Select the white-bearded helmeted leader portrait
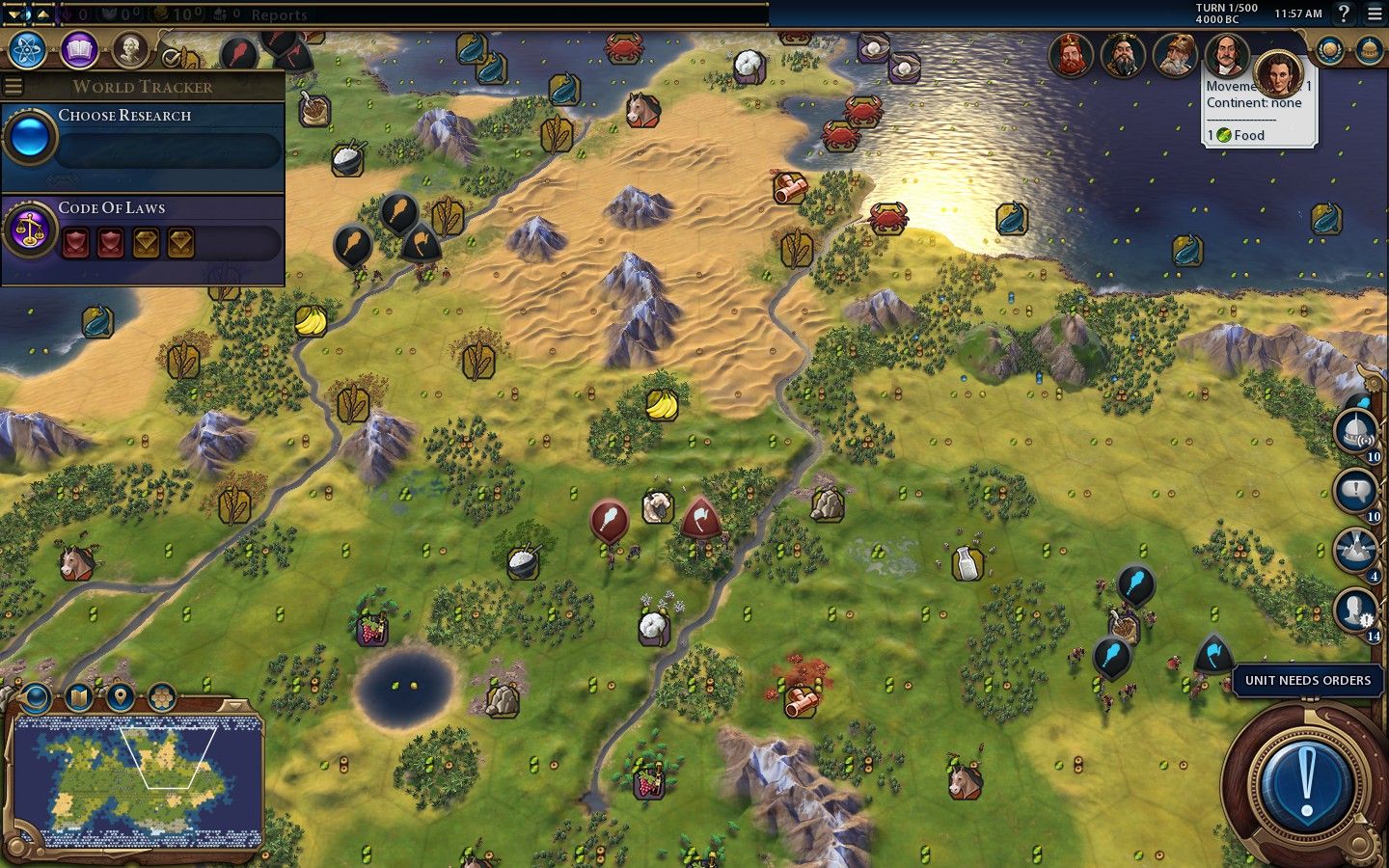The height and width of the screenshot is (868, 1389). coord(1175,56)
